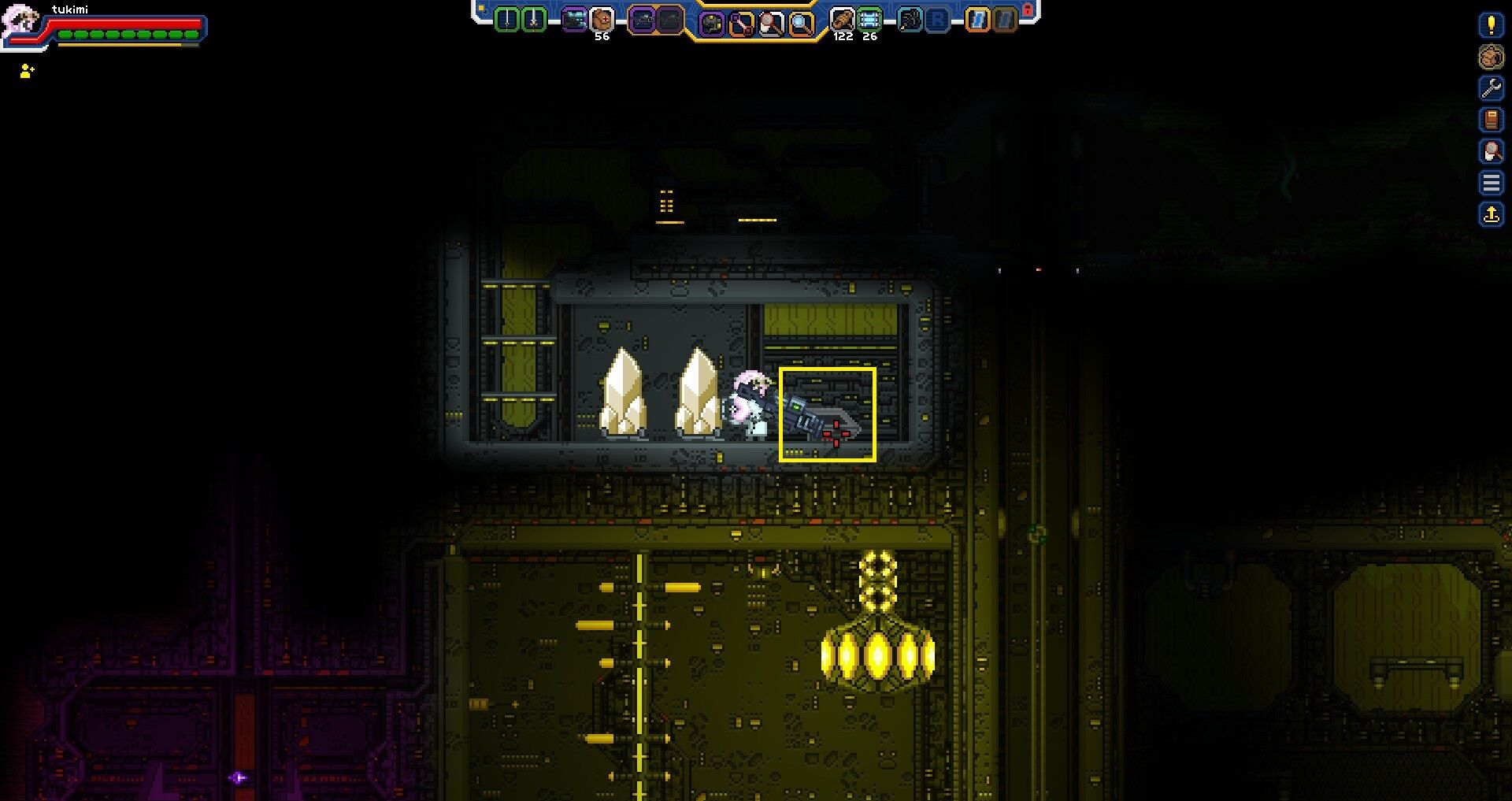Open the journal book icon in sidebar
The height and width of the screenshot is (801, 1512).
tap(1491, 120)
